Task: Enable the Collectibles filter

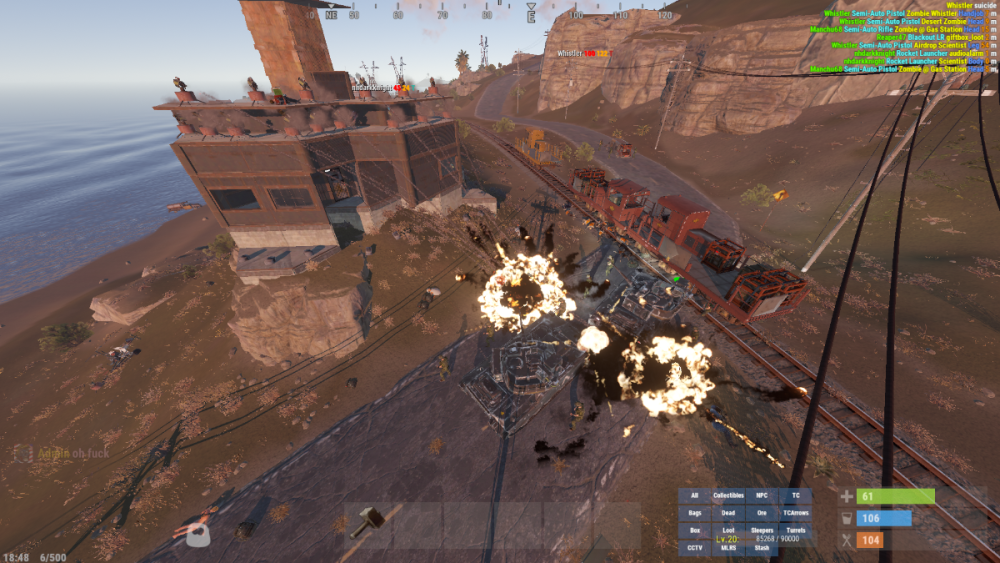Action: coord(729,496)
